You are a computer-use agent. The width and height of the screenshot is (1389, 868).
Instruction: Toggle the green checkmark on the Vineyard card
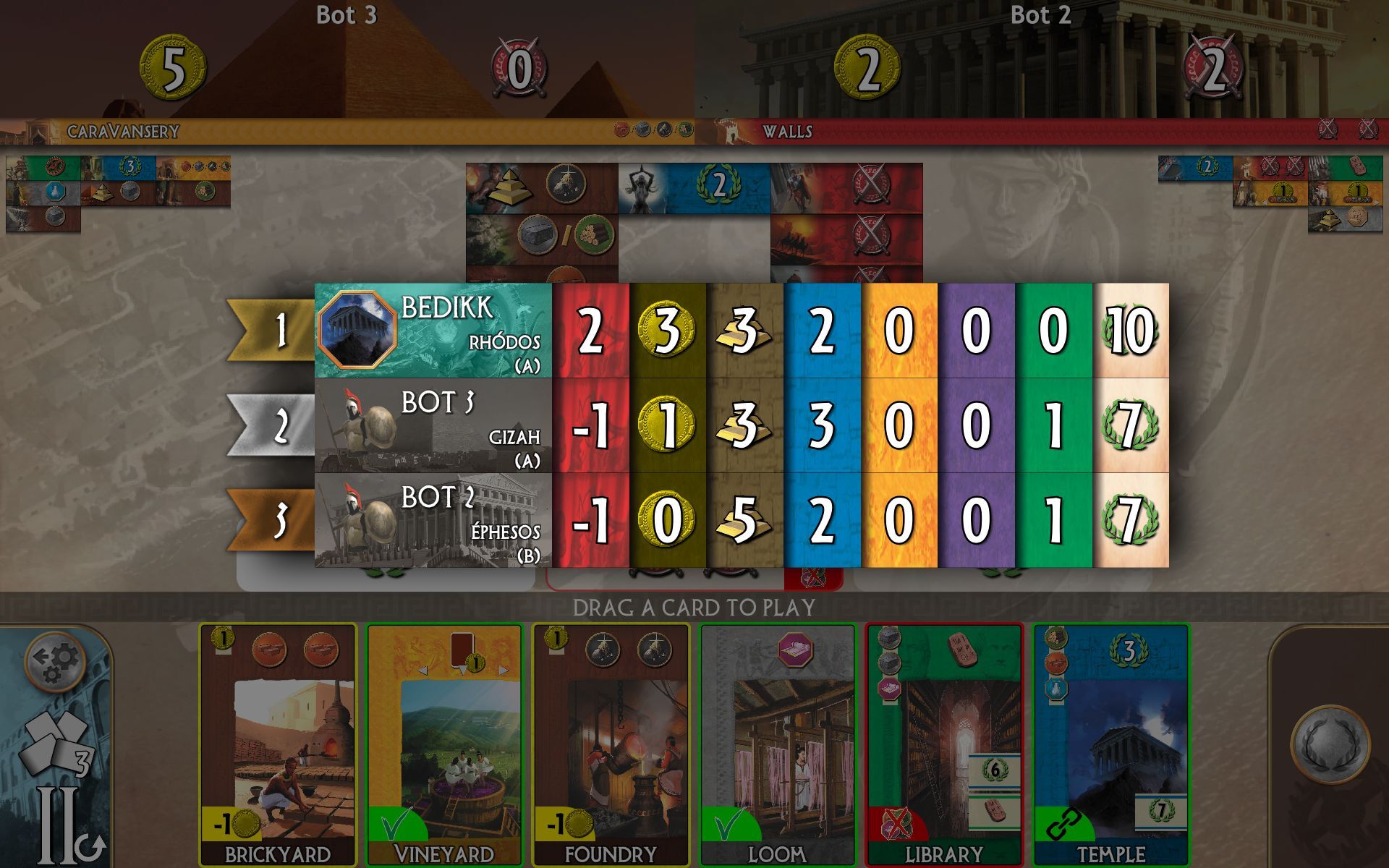click(395, 823)
